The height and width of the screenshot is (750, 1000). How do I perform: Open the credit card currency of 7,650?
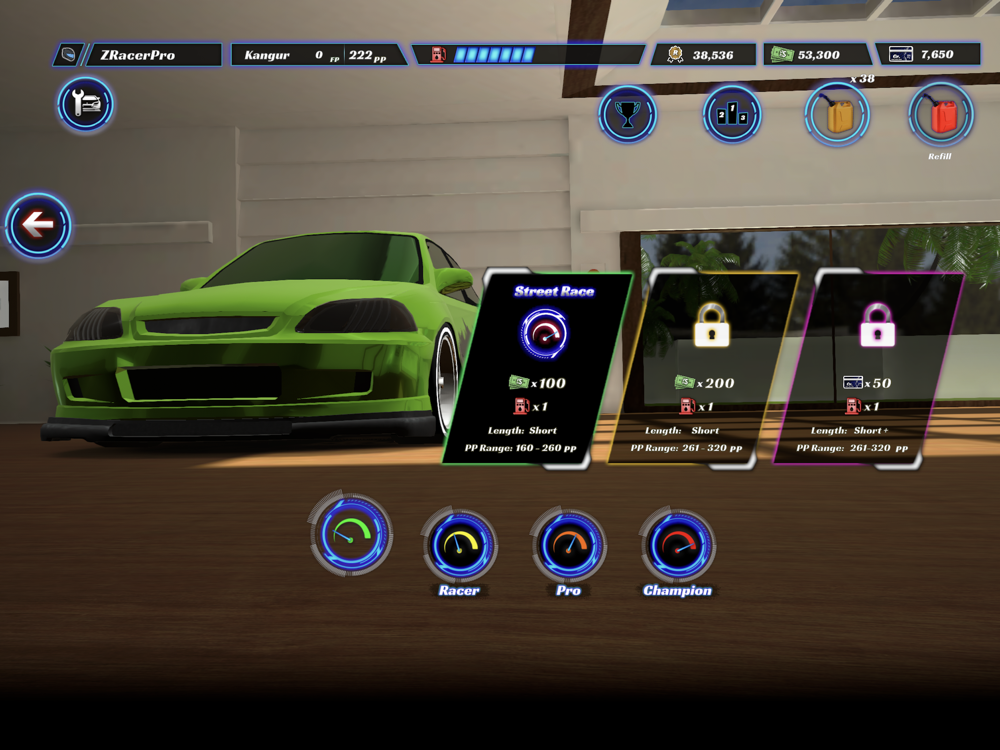(927, 55)
